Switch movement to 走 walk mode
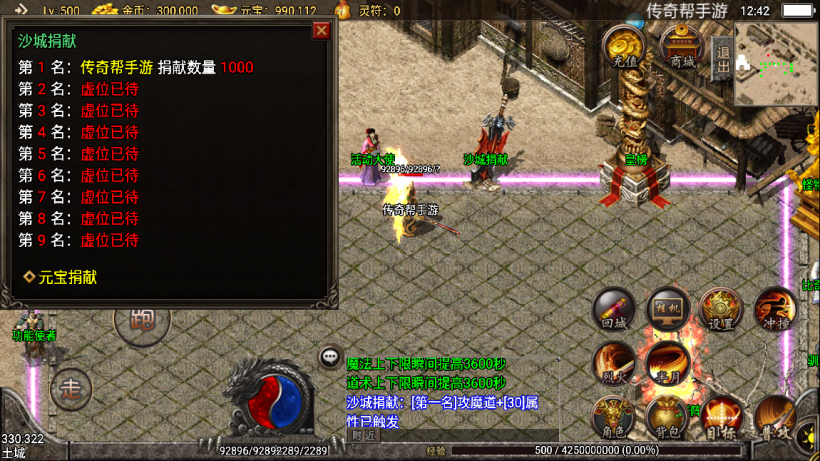The height and width of the screenshot is (461, 820). 71,388
